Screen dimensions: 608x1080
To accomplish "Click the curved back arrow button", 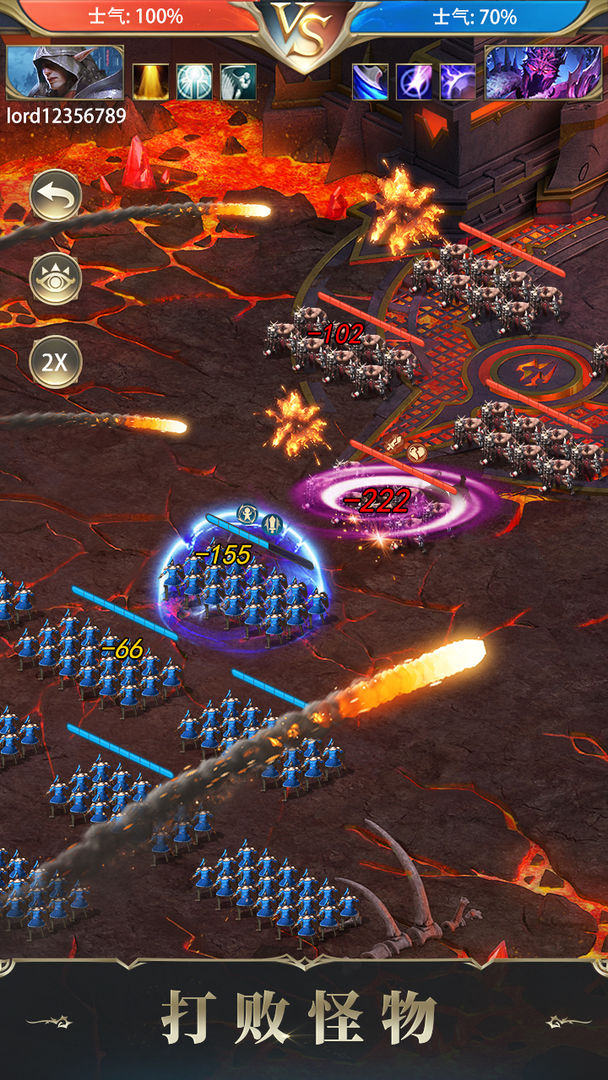I will [55, 196].
